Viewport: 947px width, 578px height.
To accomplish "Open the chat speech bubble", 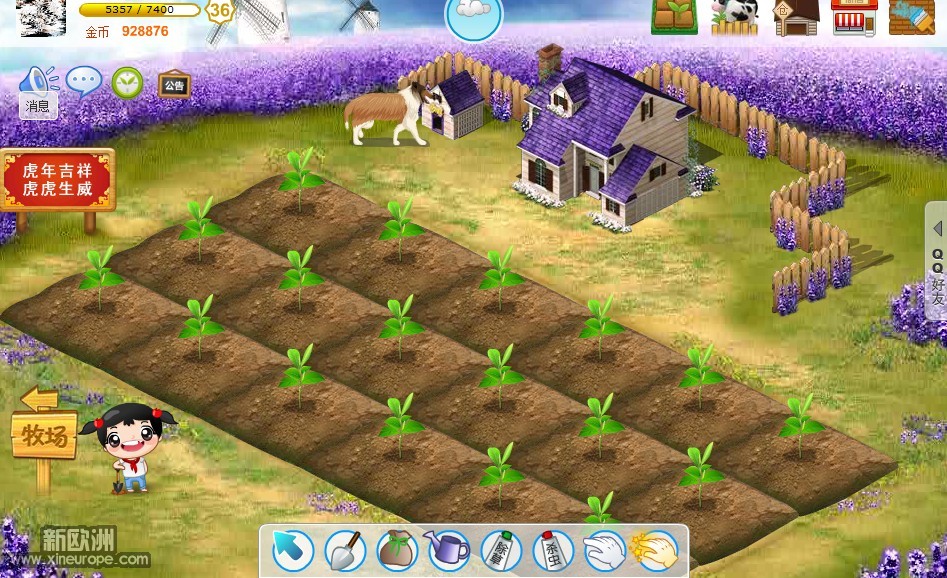I will coord(84,81).
